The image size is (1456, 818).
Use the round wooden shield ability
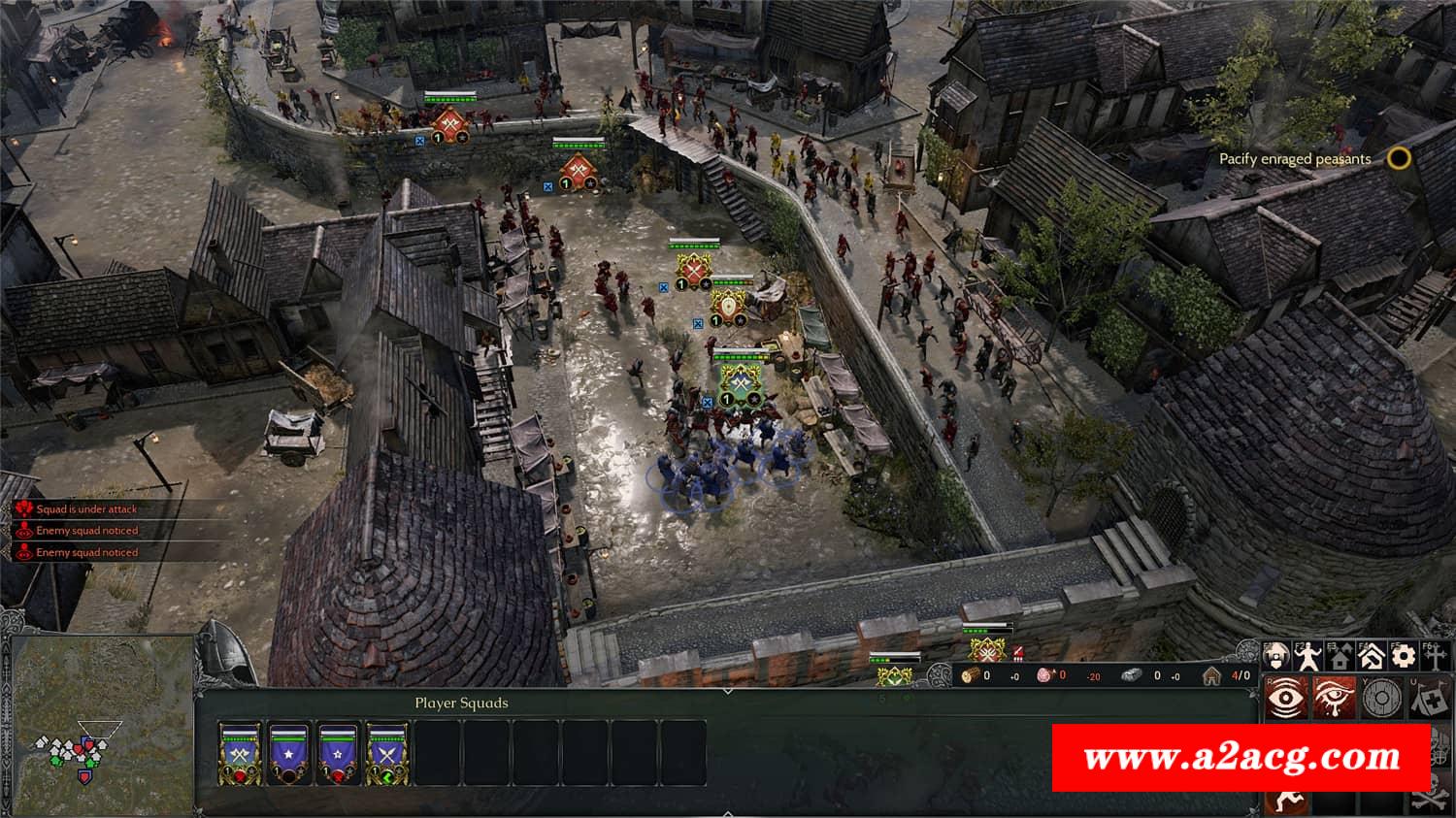1382,699
